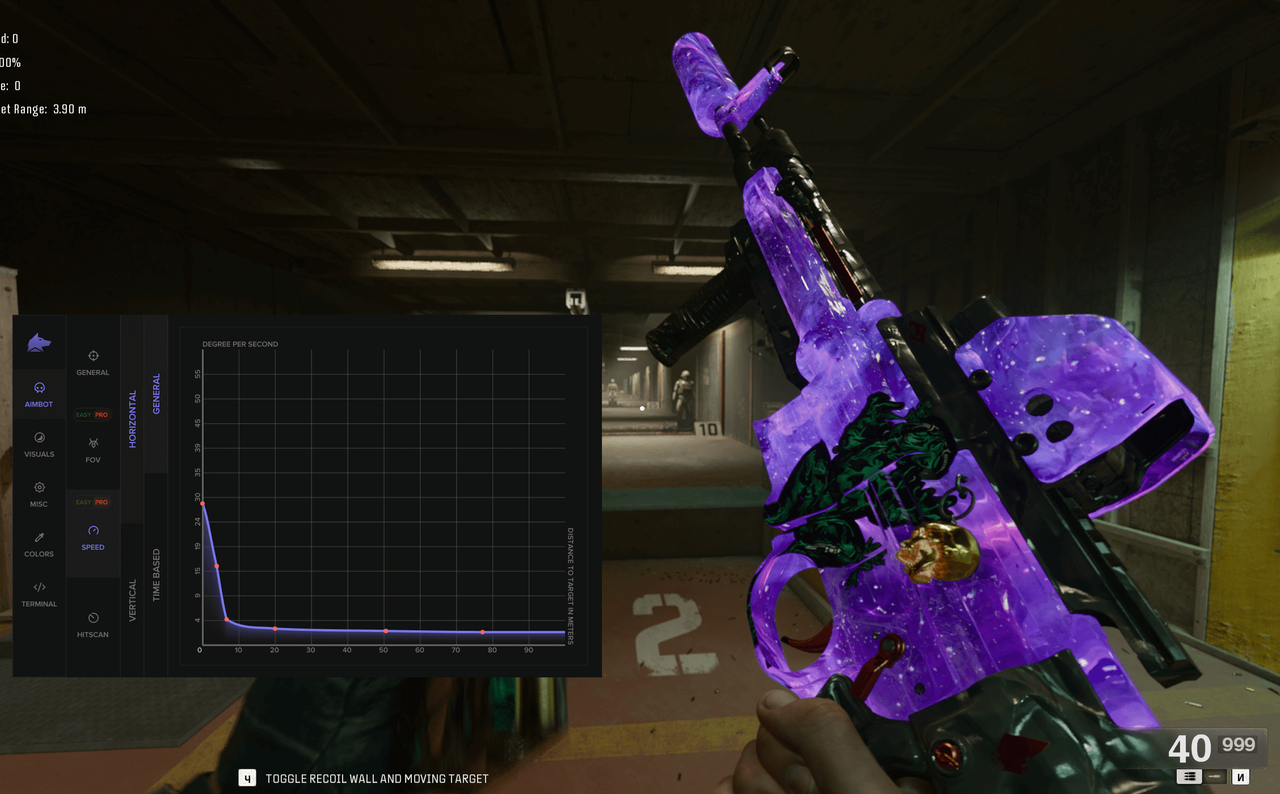Click the И keybind indicator near the ammo count
The image size is (1280, 794).
(x=1240, y=776)
